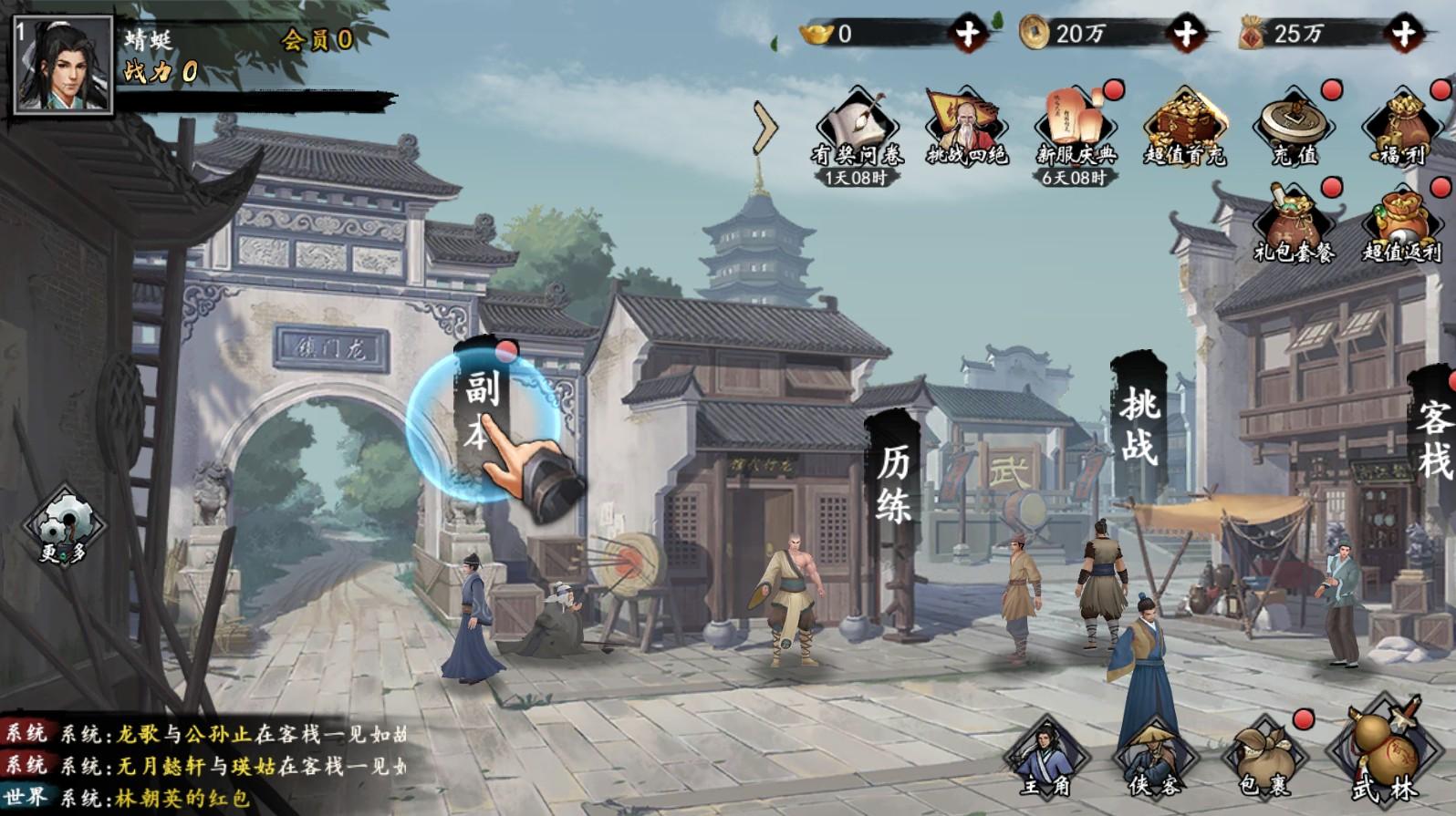The width and height of the screenshot is (1456, 816).
Task: Select the 历练 training banner
Action: (893, 485)
